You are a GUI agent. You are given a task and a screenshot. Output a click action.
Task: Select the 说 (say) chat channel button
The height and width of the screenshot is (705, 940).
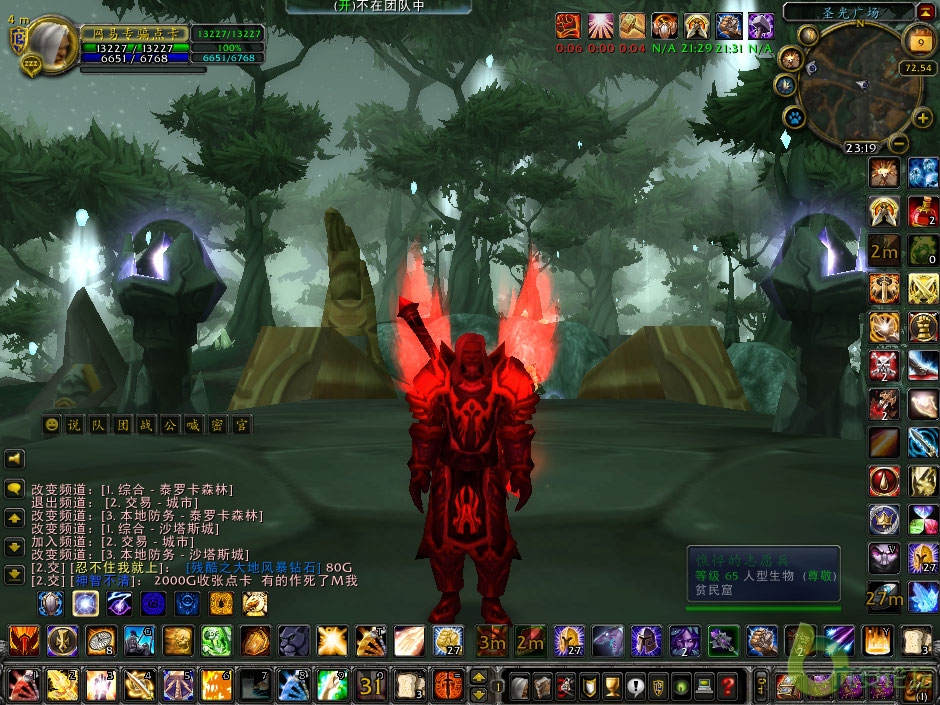point(74,425)
